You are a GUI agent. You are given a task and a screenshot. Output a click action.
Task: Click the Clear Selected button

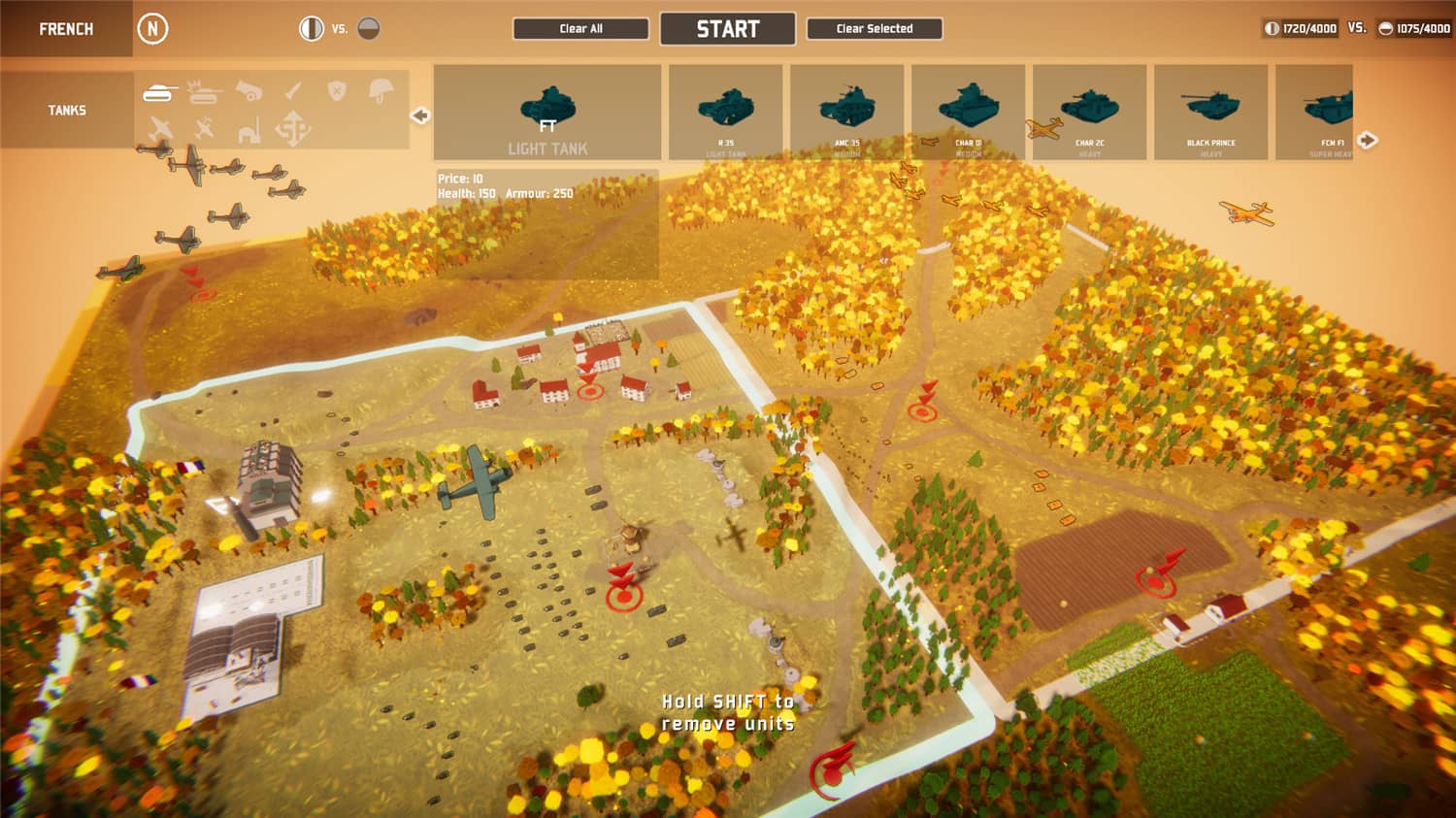click(873, 28)
